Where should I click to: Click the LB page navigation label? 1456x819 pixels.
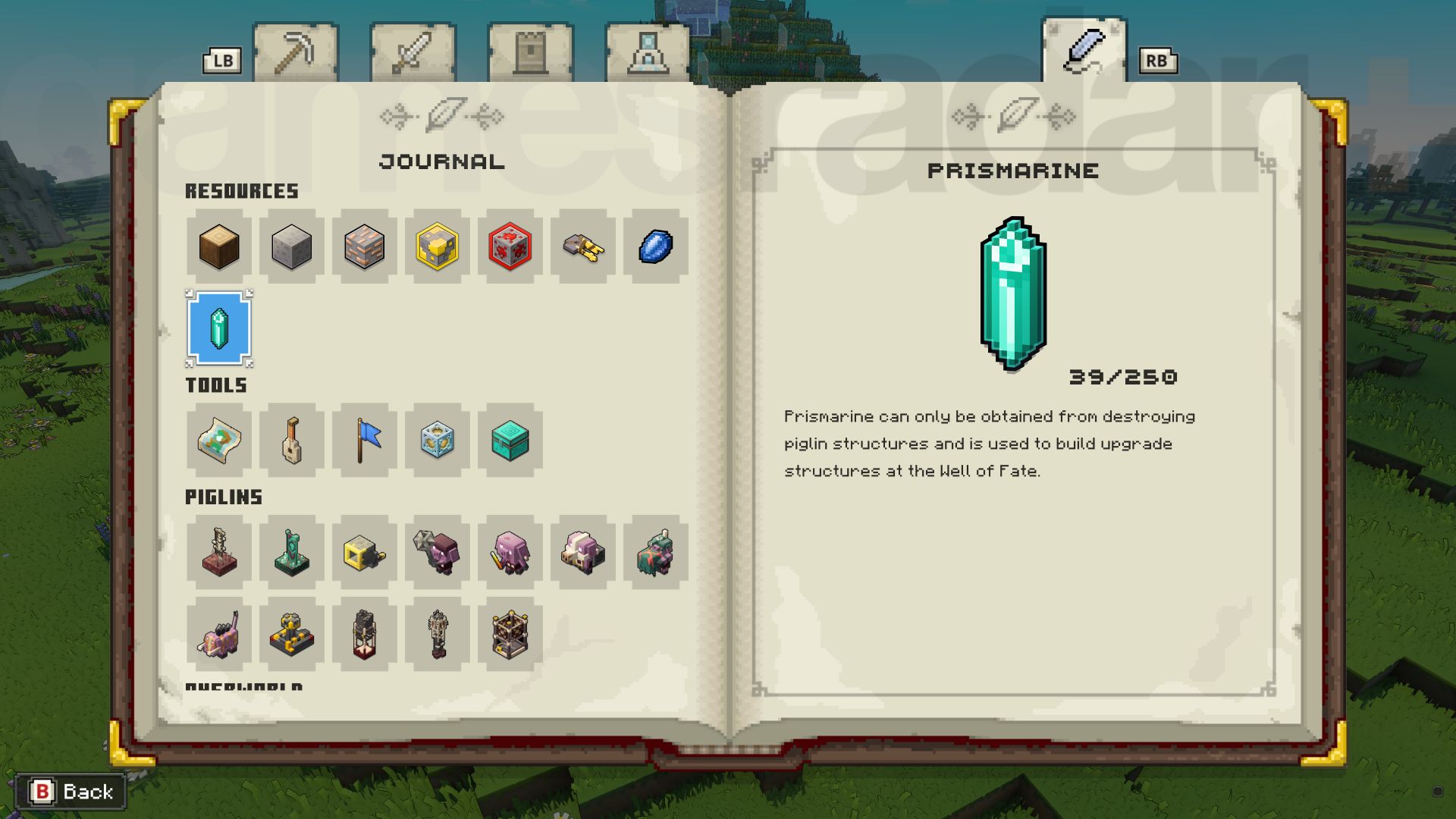(x=221, y=59)
